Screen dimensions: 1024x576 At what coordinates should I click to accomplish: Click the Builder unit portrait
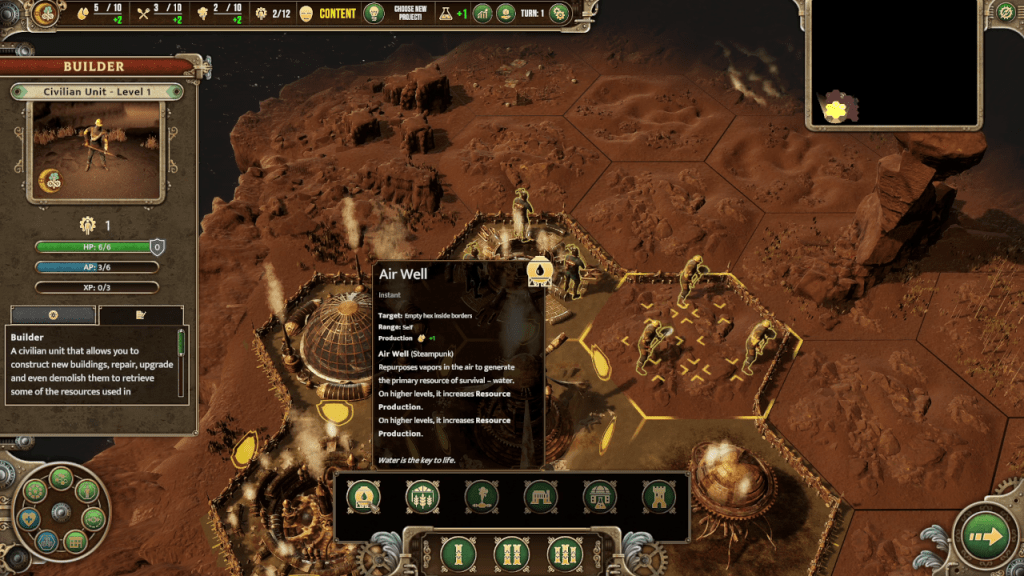pos(97,151)
